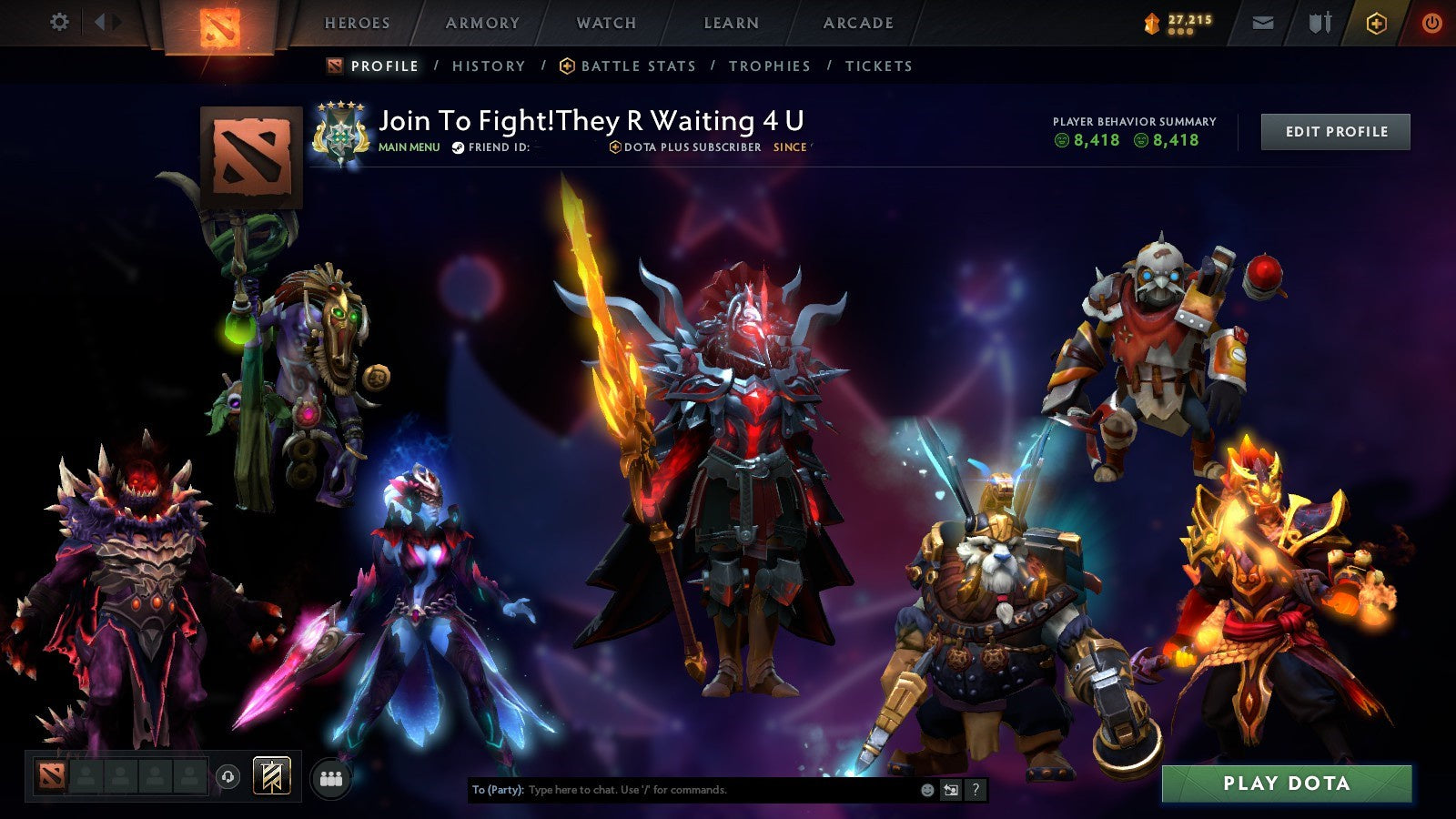Click the voice chat headset icon
The image size is (1456, 819).
[x=227, y=775]
